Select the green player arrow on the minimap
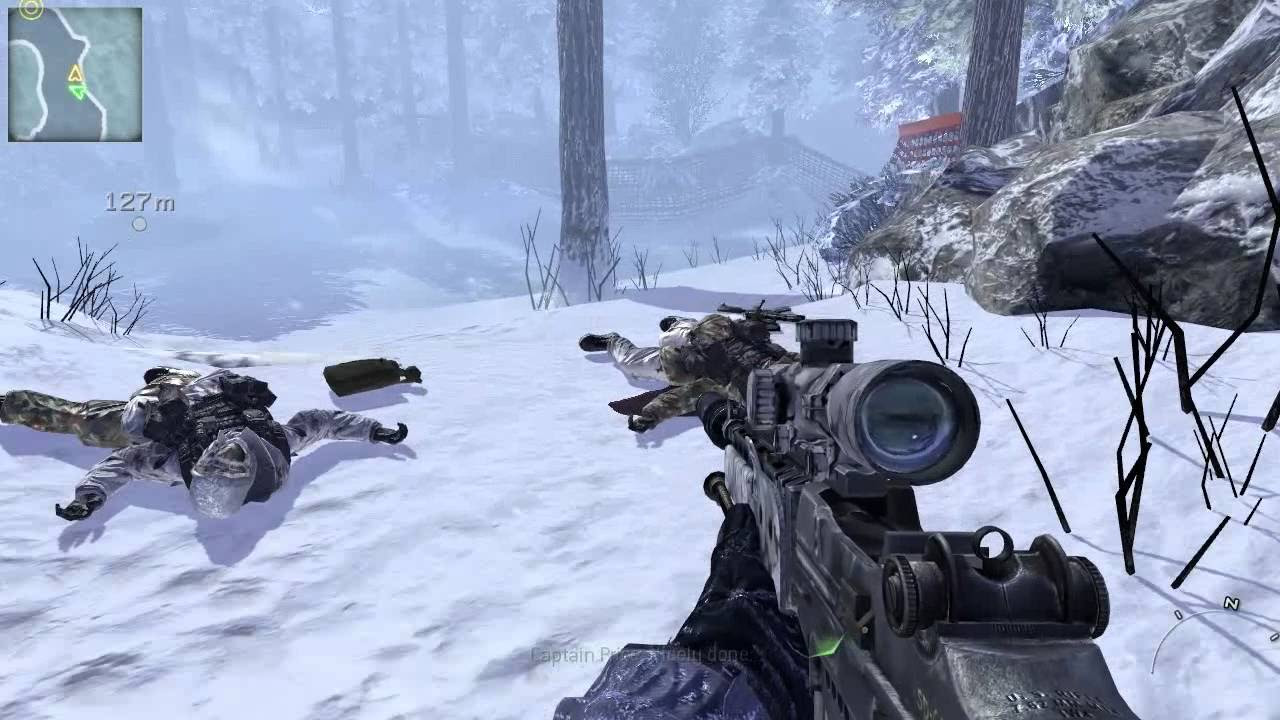This screenshot has height=720, width=1280. (x=79, y=90)
